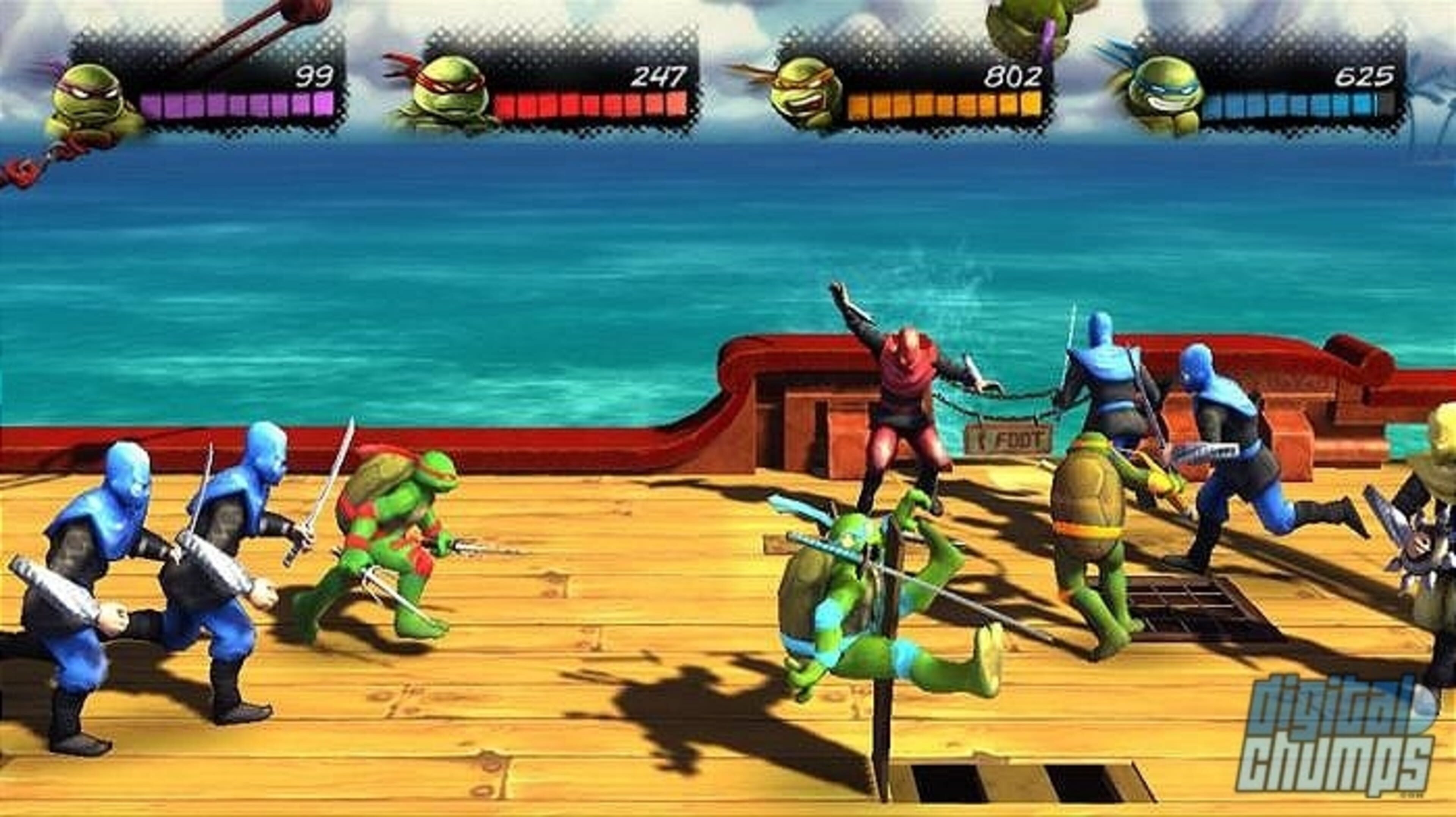The image size is (1456, 817).
Task: Select the score 247 in Raphael's HUD
Action: [x=659, y=76]
